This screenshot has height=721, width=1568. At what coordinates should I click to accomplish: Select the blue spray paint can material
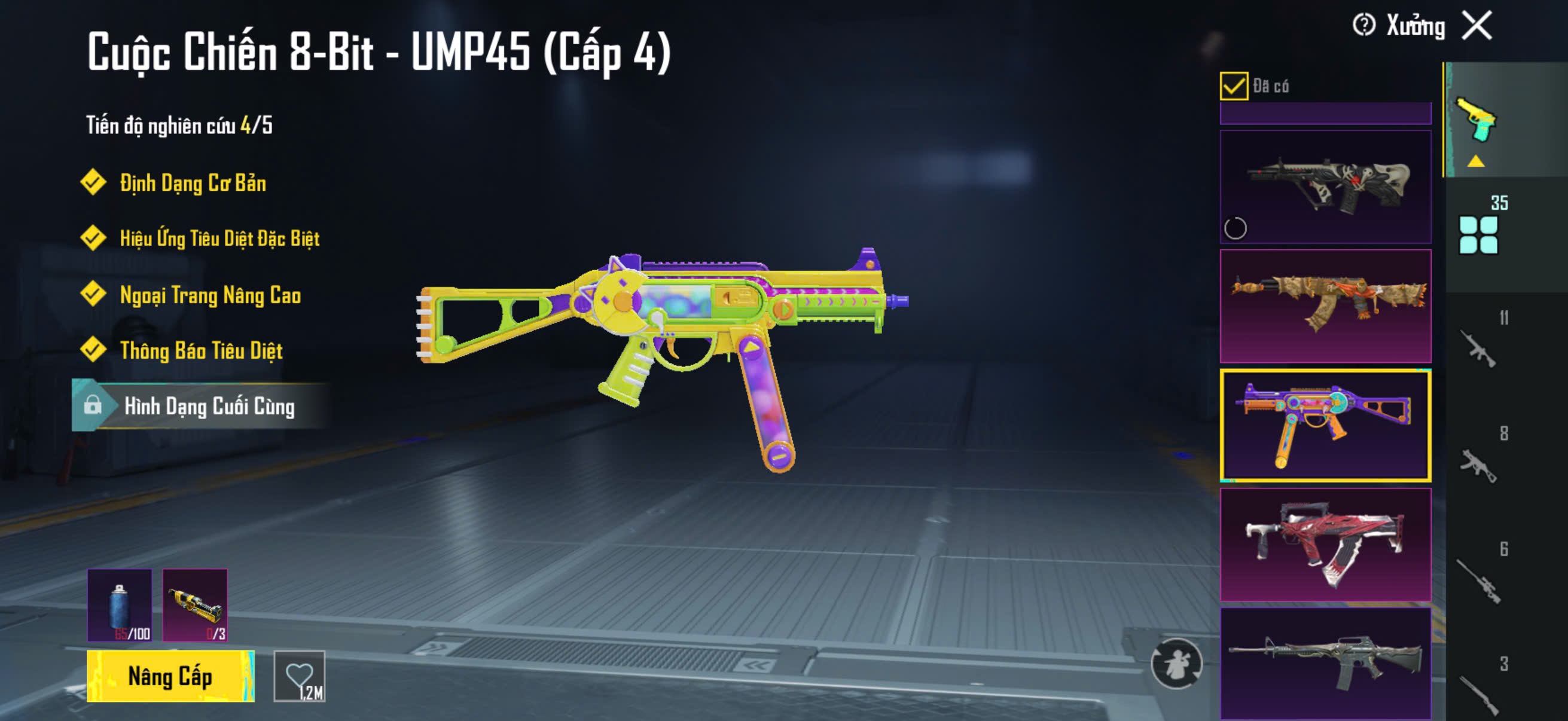(x=120, y=605)
